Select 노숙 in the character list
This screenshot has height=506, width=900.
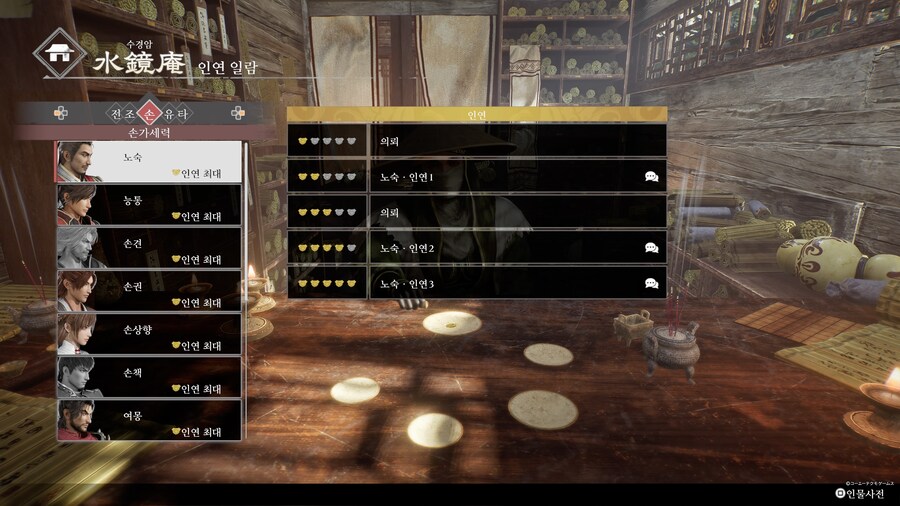click(x=148, y=162)
